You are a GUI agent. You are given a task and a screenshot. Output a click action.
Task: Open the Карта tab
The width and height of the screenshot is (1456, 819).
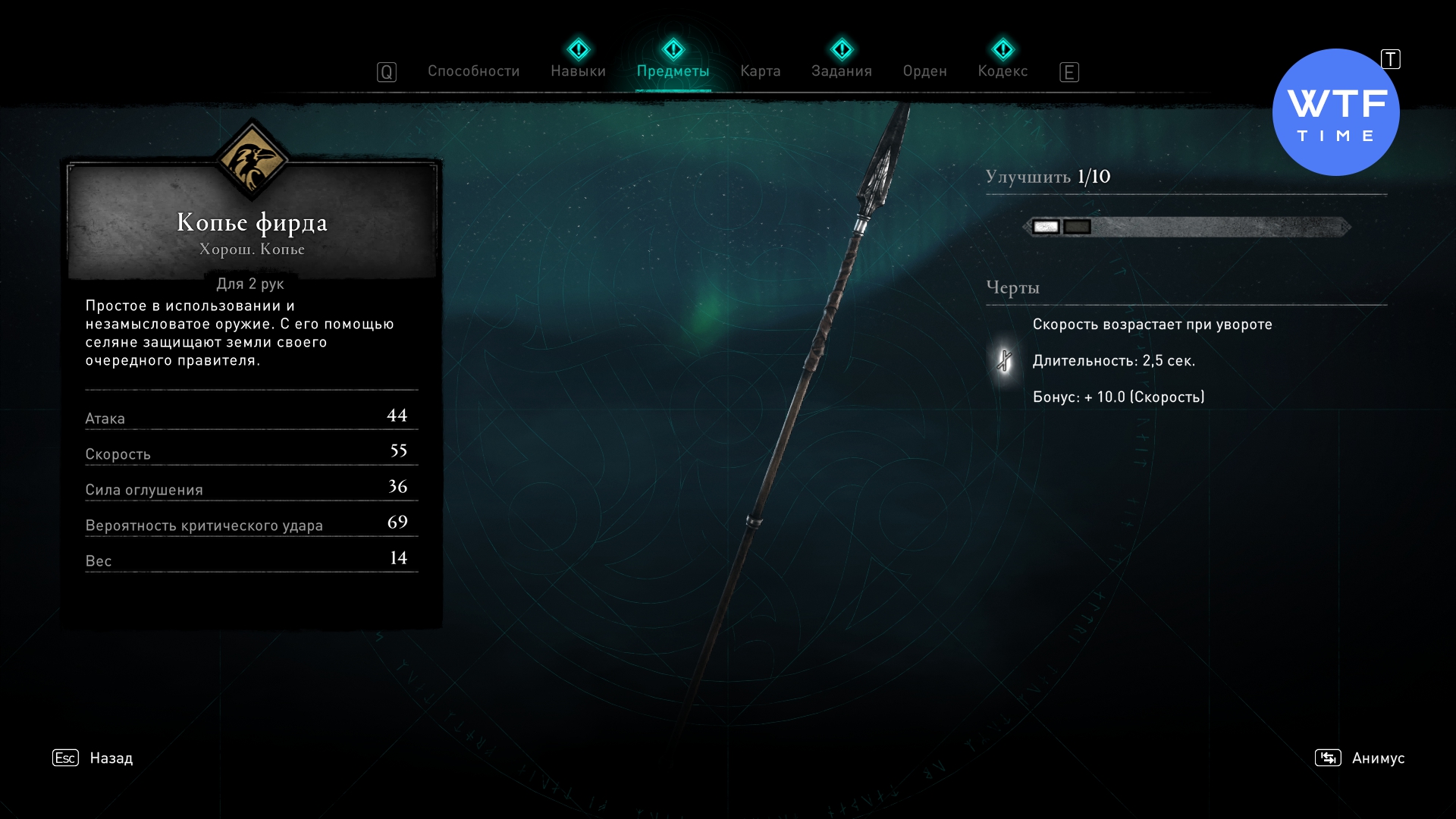[x=760, y=71]
